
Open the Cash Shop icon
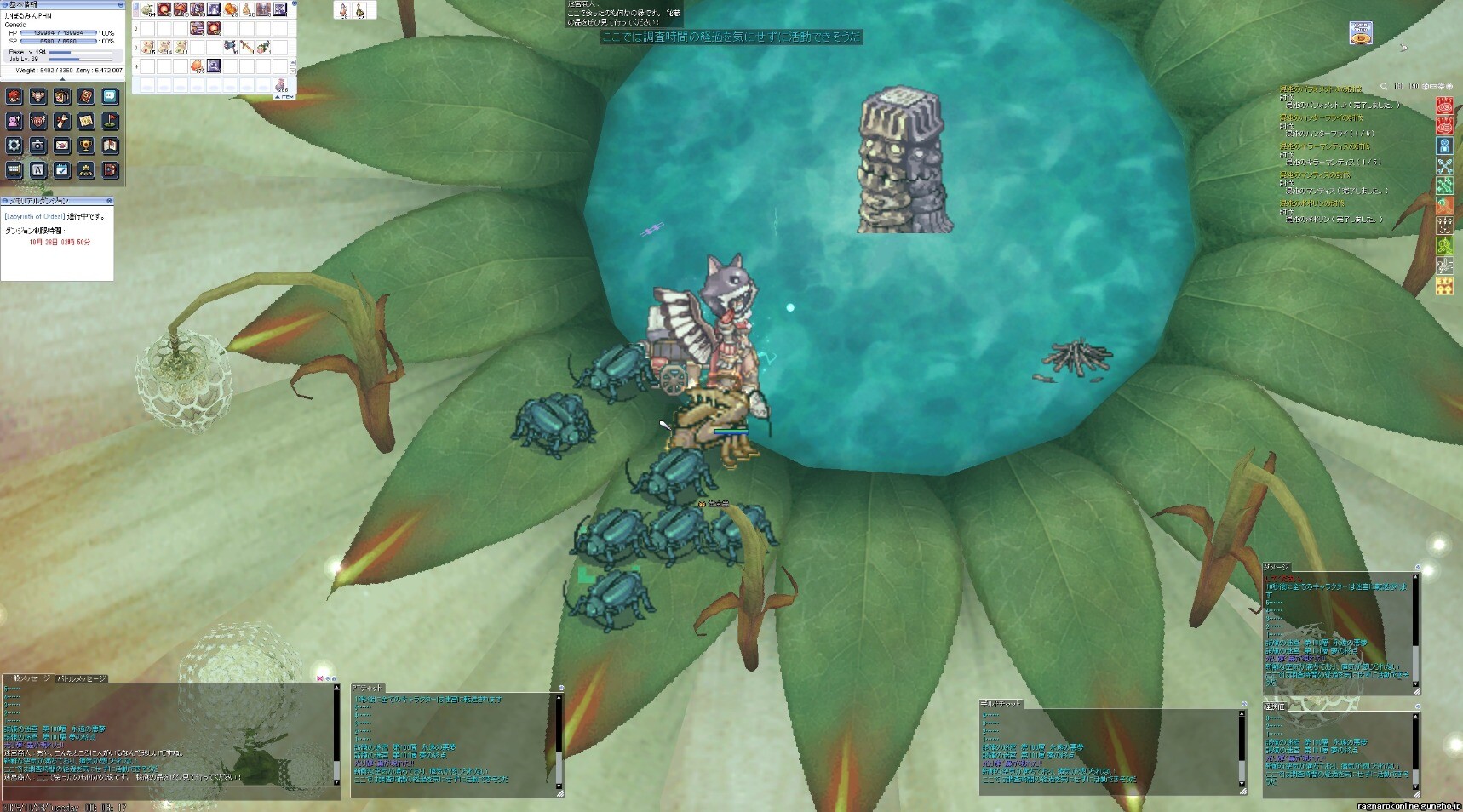click(x=1361, y=33)
